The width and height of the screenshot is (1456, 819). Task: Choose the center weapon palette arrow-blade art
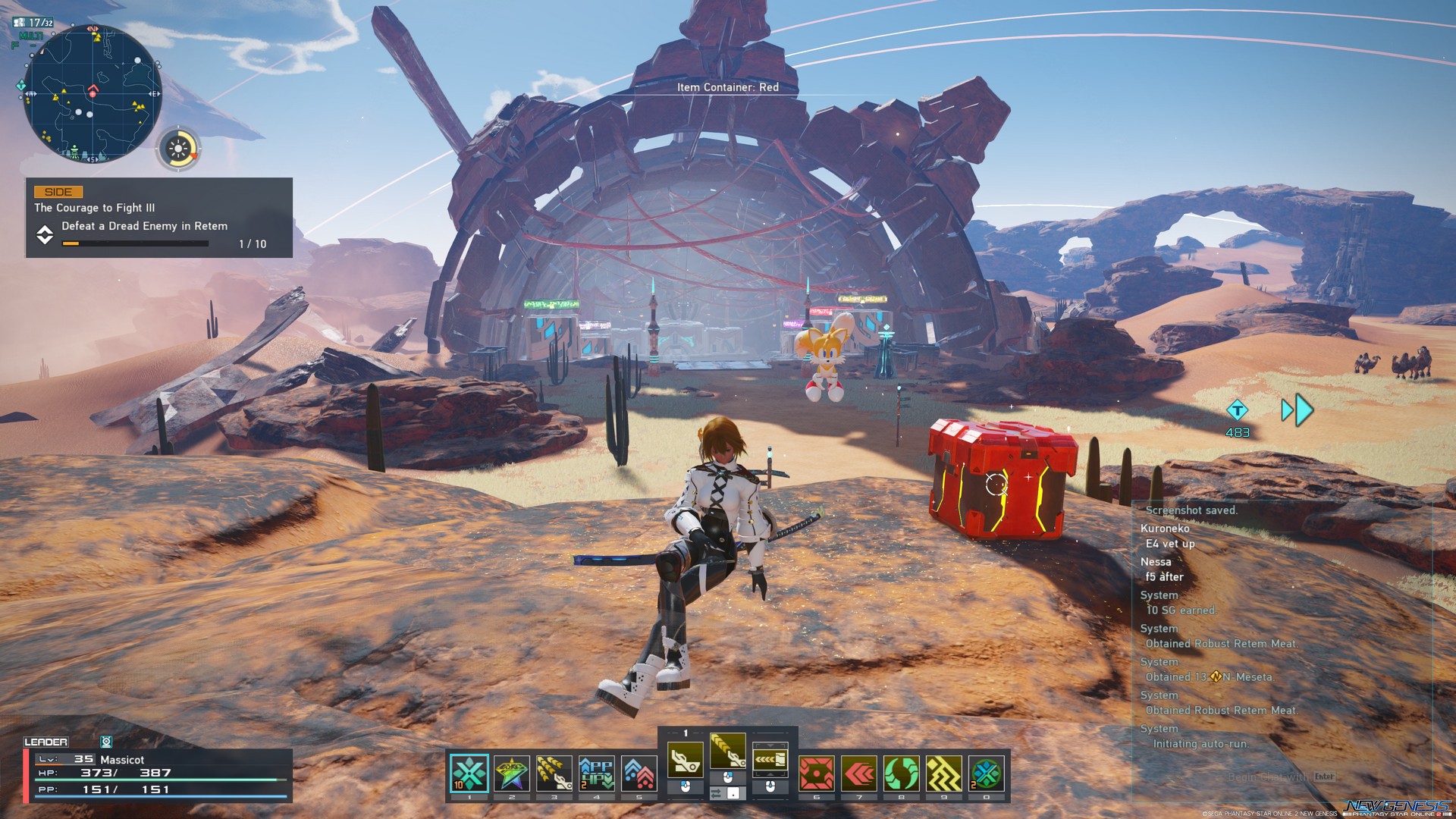[727, 754]
